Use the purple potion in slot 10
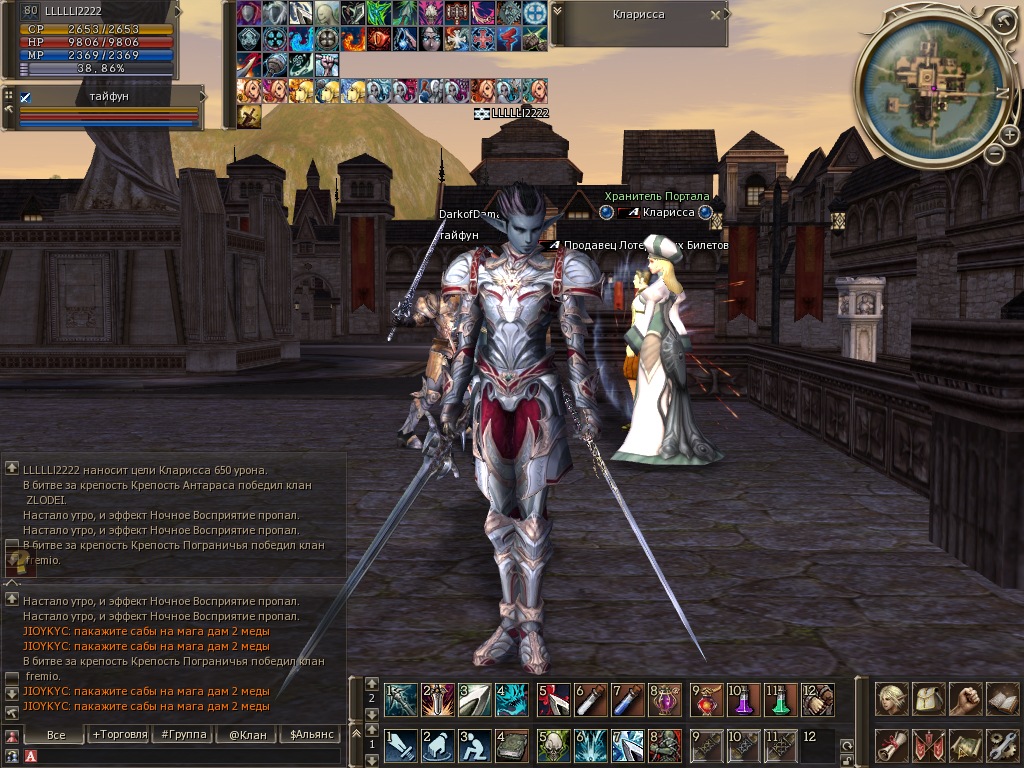The image size is (1024, 768). [744, 699]
